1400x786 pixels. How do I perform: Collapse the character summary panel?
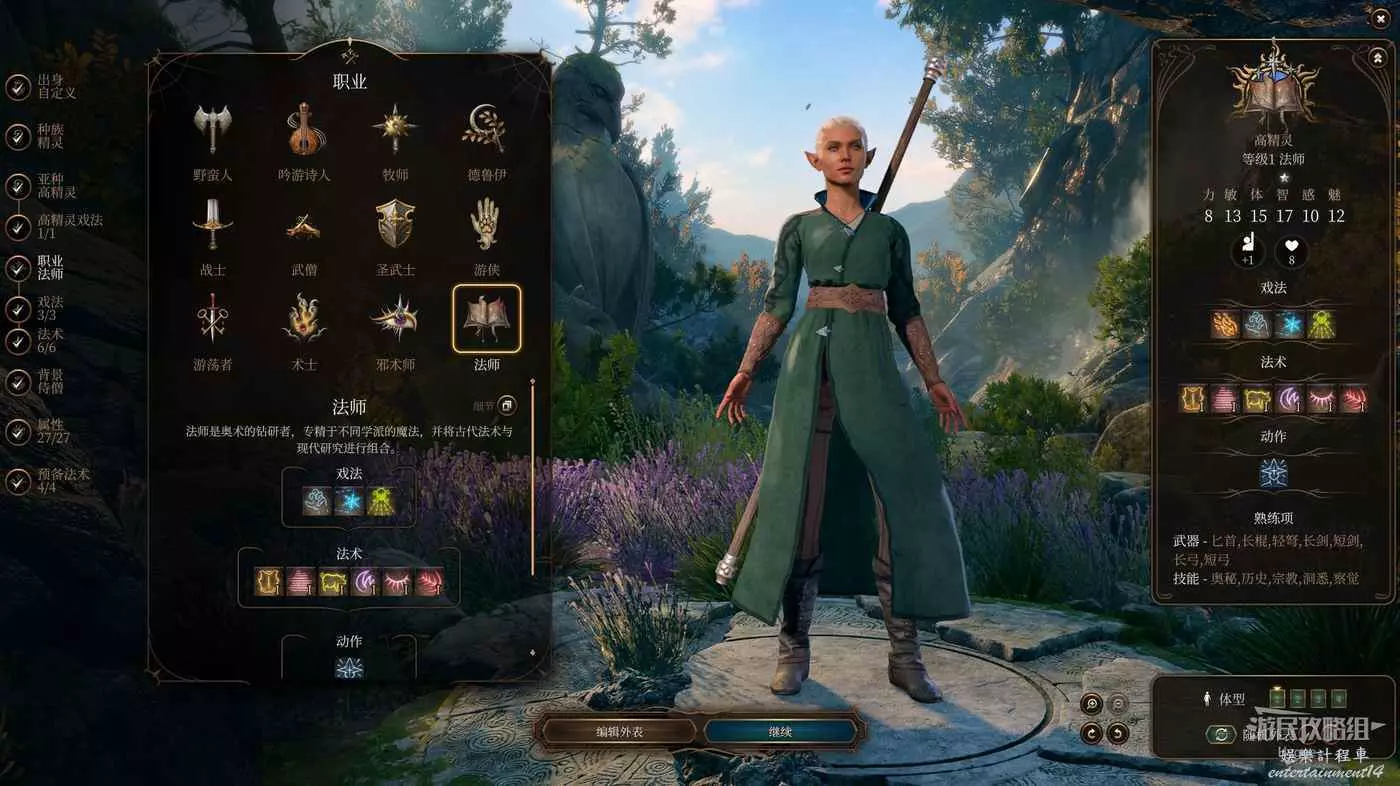(x=1376, y=58)
